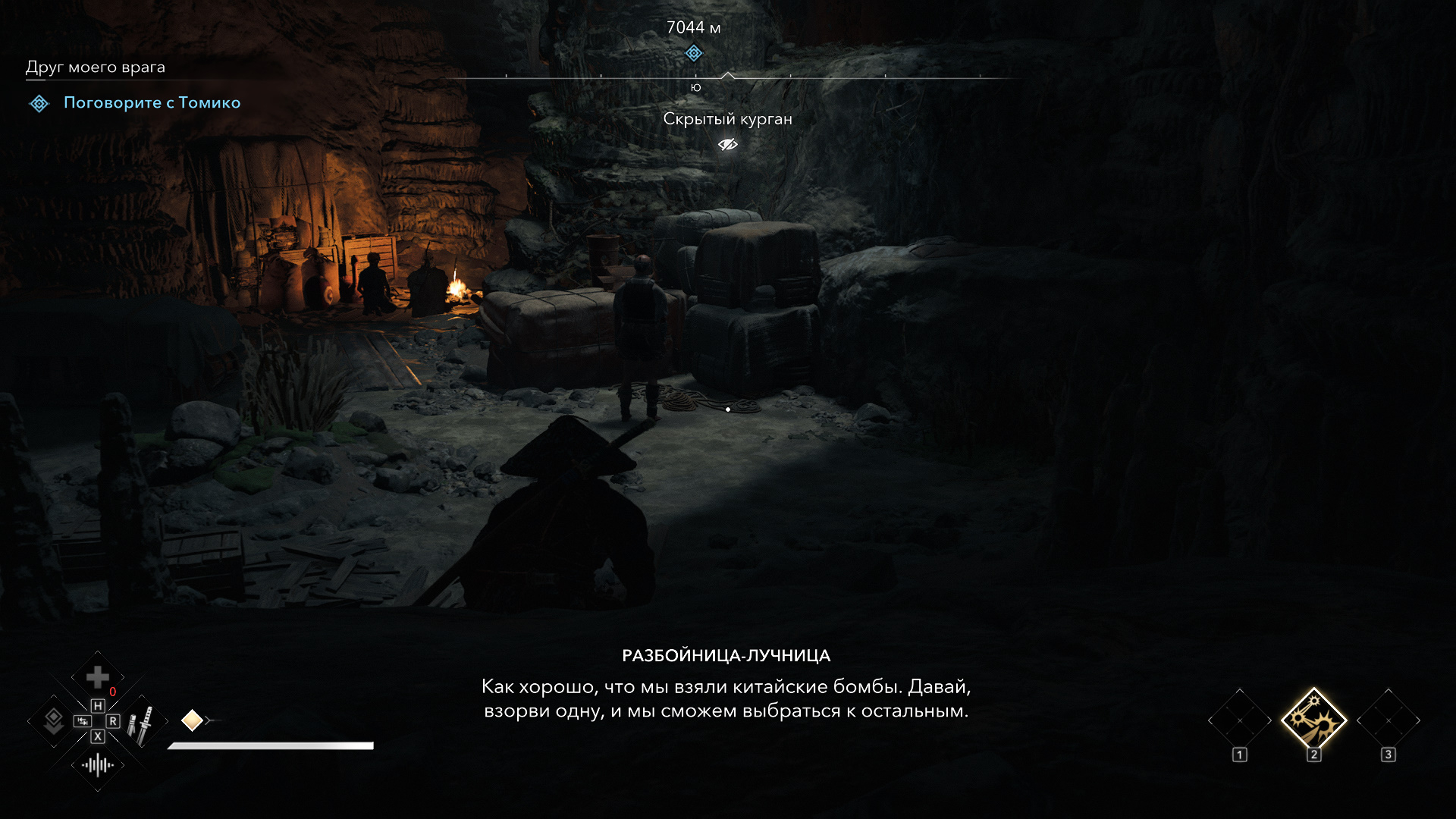The width and height of the screenshot is (1456, 819).
Task: Click the golden adrenaline diamond chunk
Action: [192, 720]
